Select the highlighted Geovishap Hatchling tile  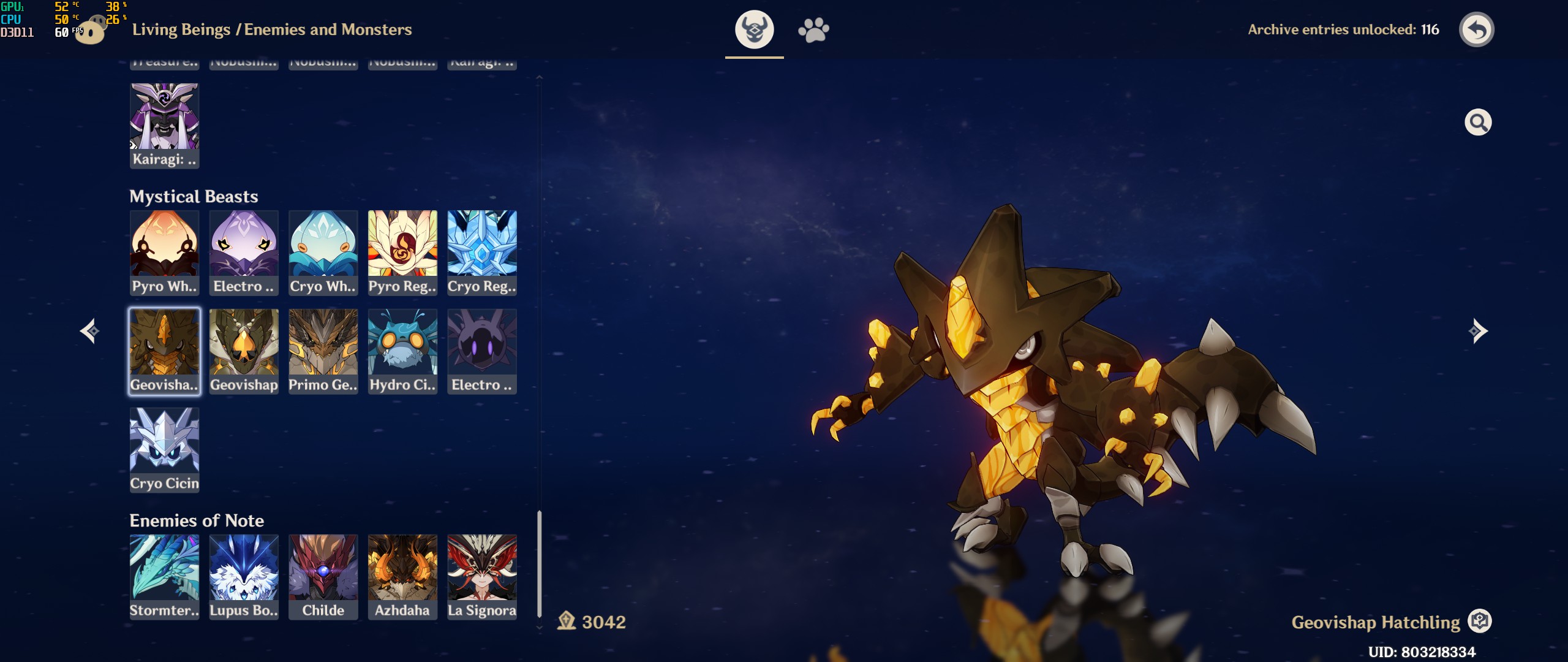click(x=164, y=351)
